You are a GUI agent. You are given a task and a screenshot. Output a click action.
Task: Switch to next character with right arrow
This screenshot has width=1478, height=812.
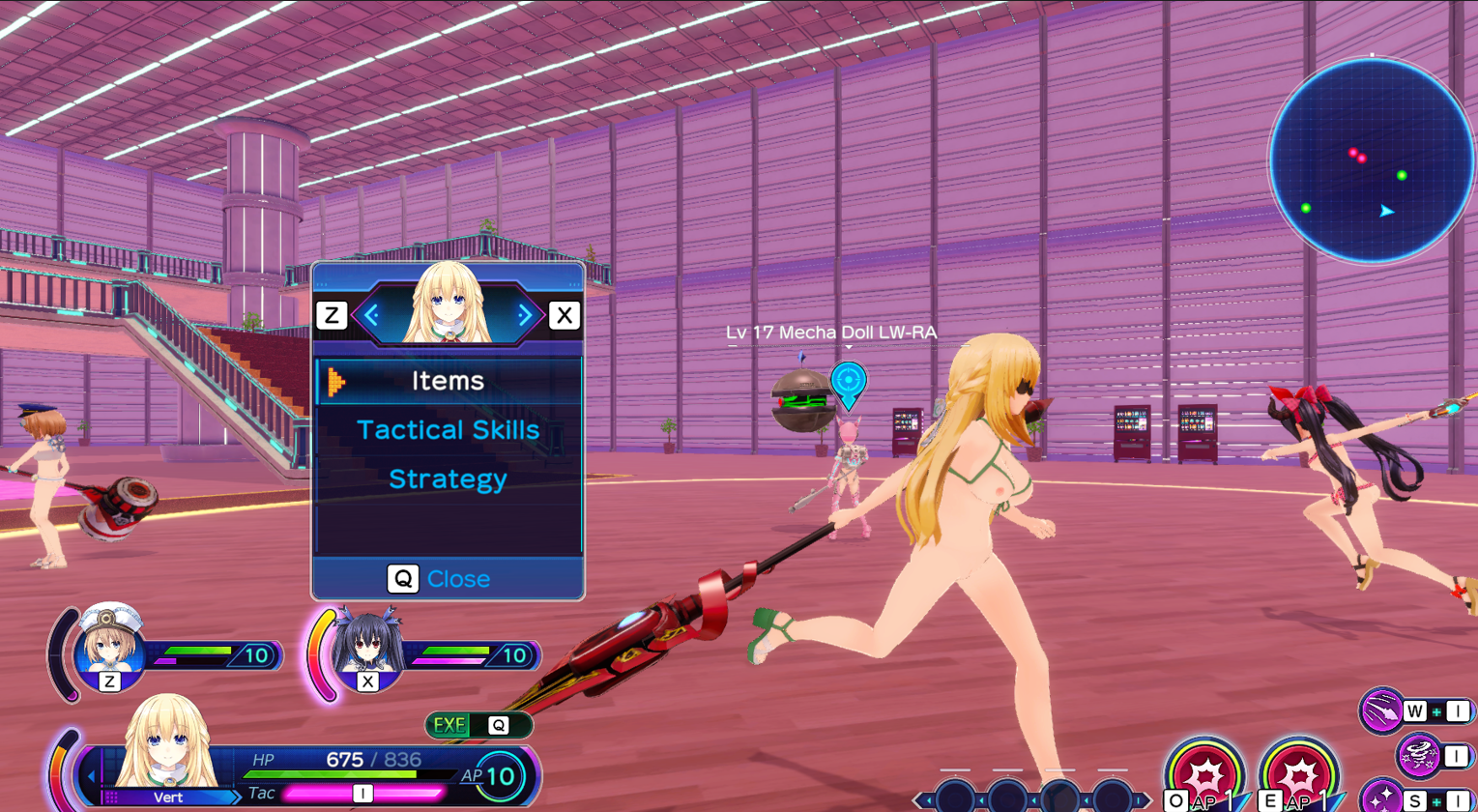coord(525,314)
